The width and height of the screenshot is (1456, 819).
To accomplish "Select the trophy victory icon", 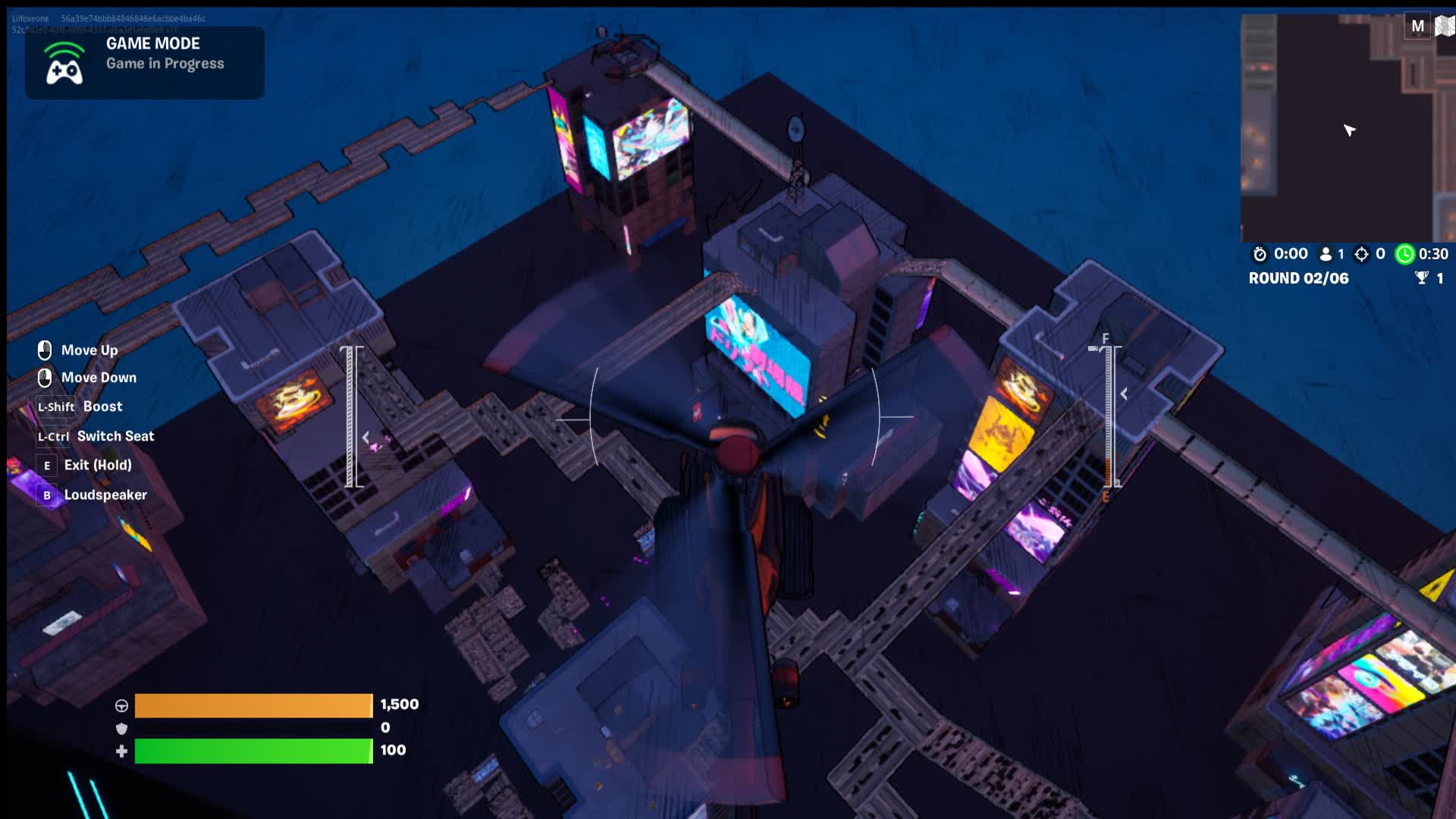I will click(1424, 278).
